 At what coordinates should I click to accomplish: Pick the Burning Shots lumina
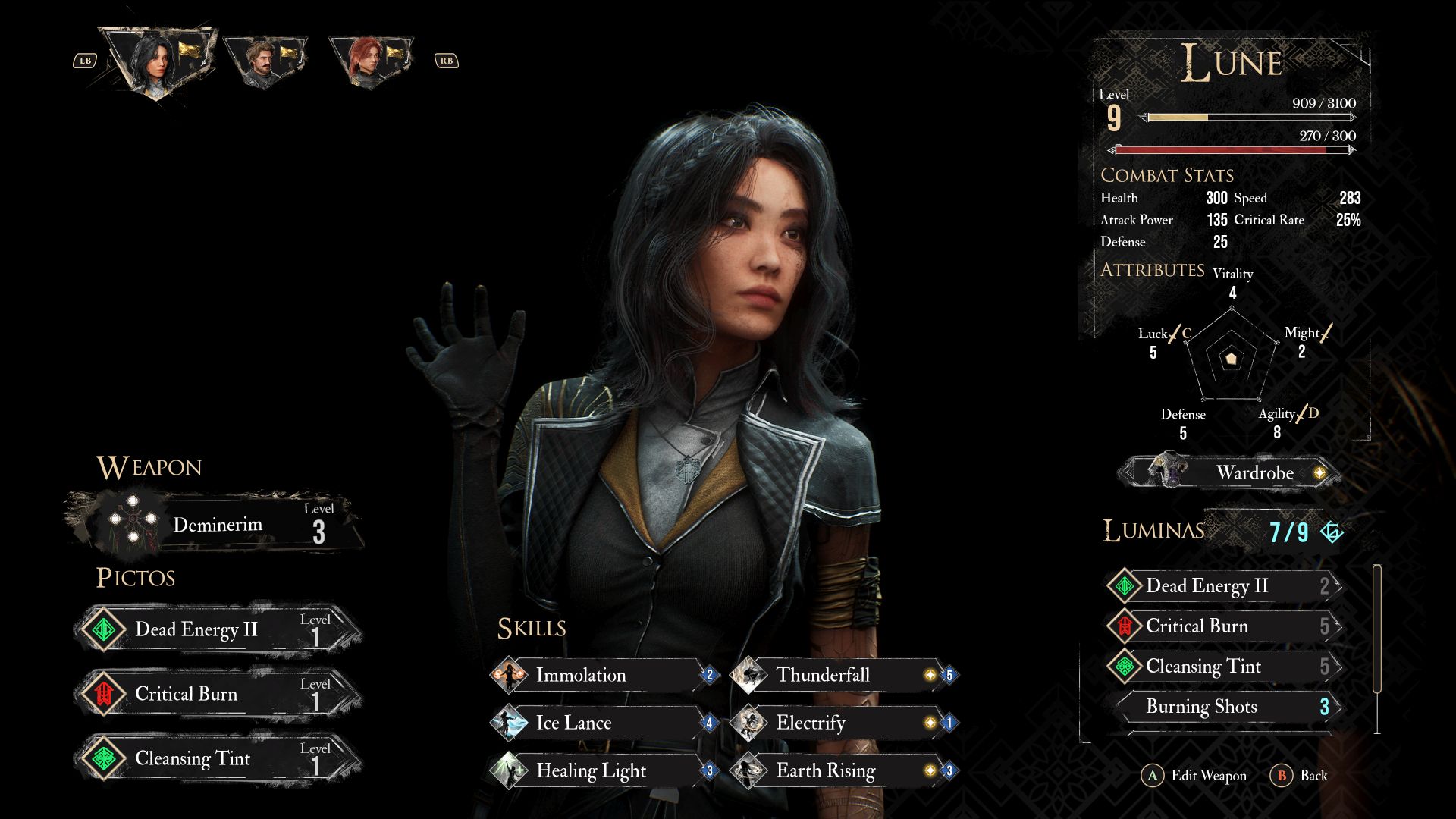tap(1222, 706)
